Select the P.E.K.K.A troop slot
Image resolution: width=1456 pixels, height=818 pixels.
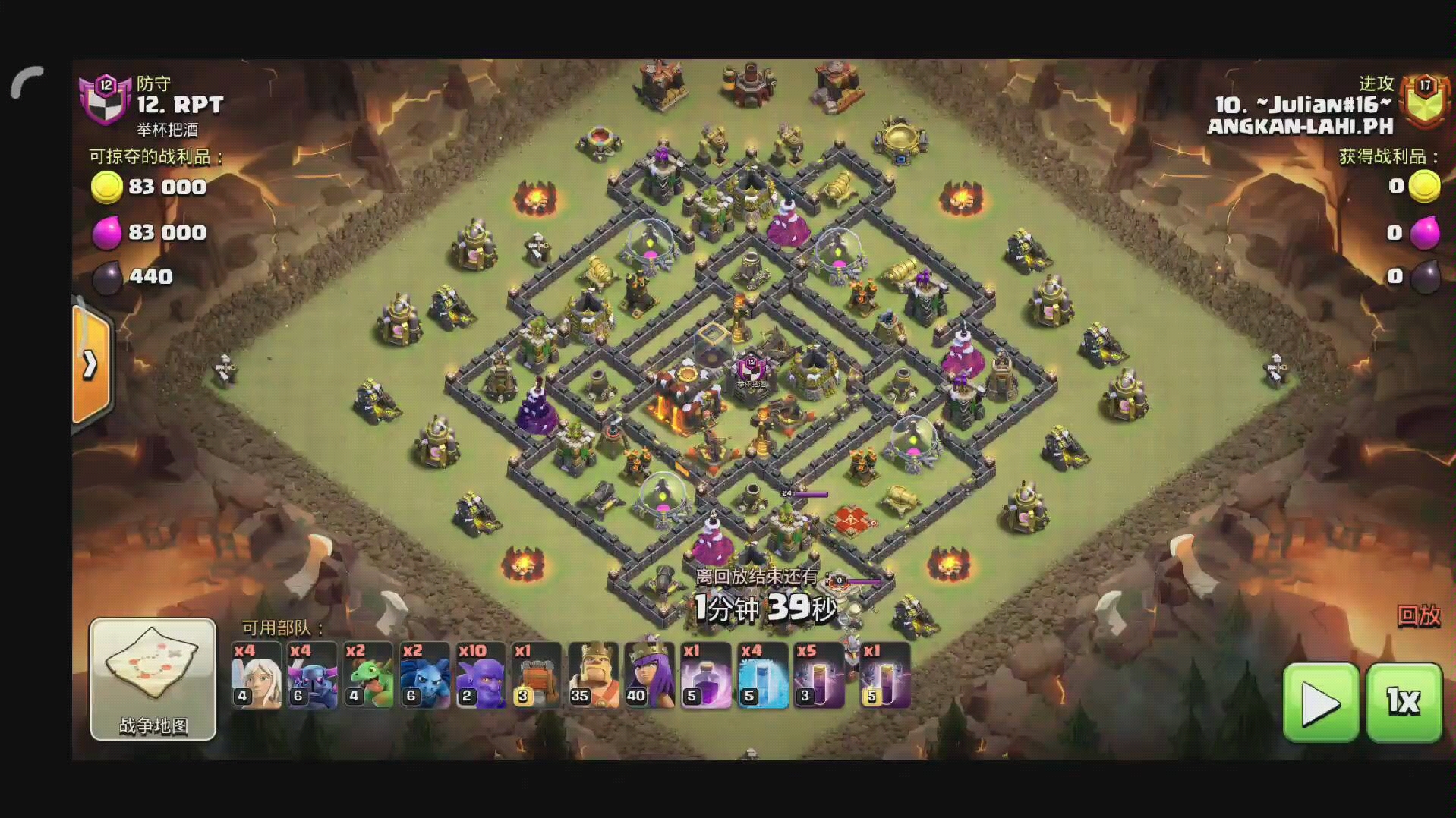click(311, 675)
